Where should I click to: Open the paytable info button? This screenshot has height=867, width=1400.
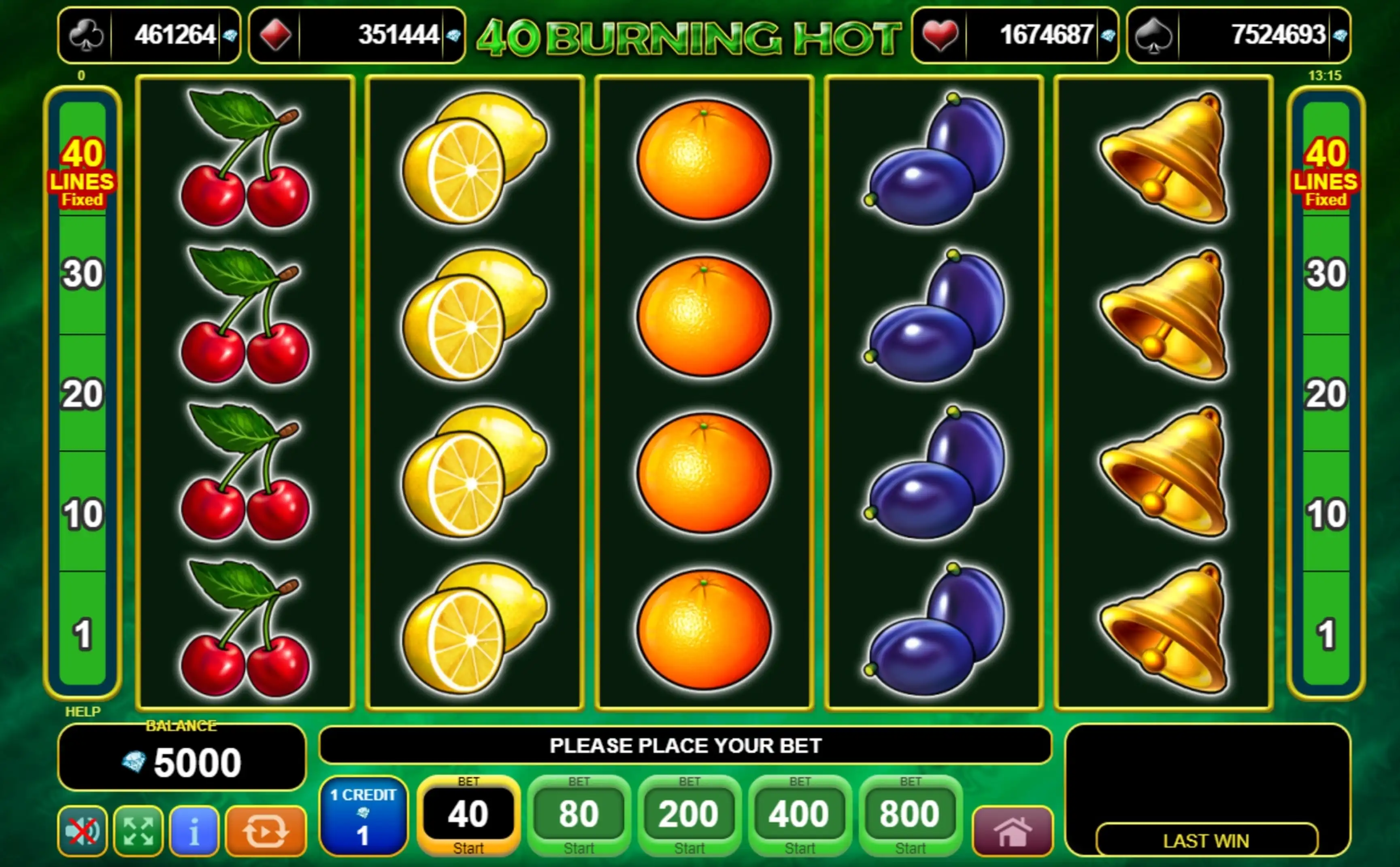pos(194,831)
